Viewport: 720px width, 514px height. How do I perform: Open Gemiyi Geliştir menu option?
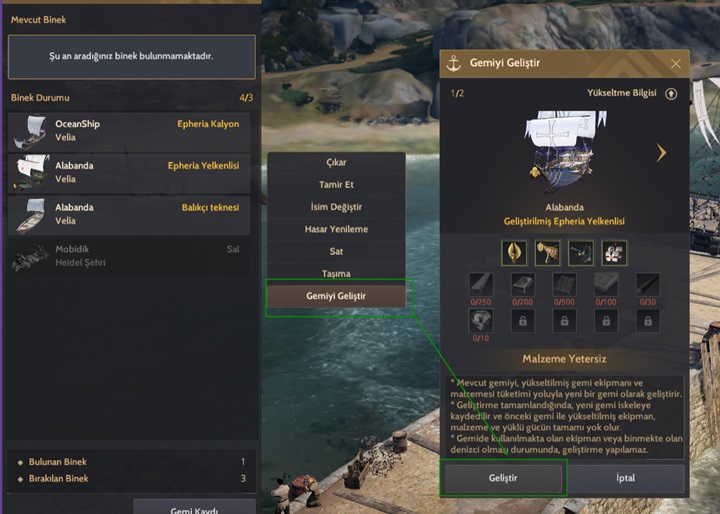click(x=336, y=296)
